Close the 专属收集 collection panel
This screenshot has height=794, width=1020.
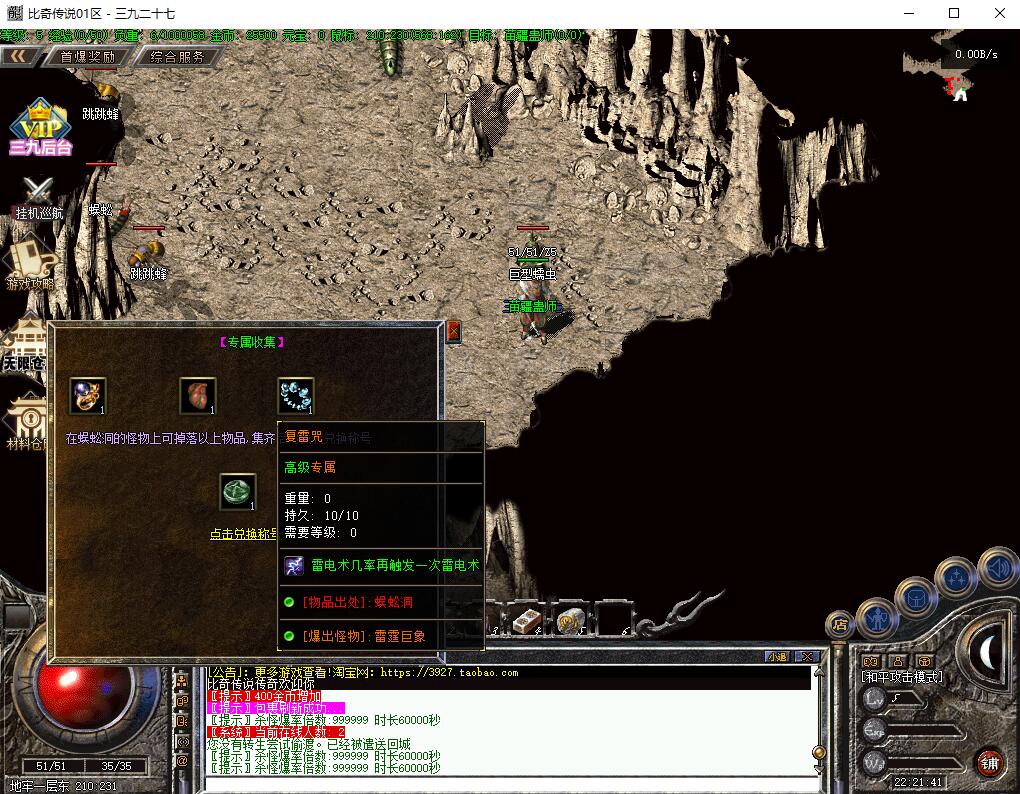pyautogui.click(x=453, y=331)
